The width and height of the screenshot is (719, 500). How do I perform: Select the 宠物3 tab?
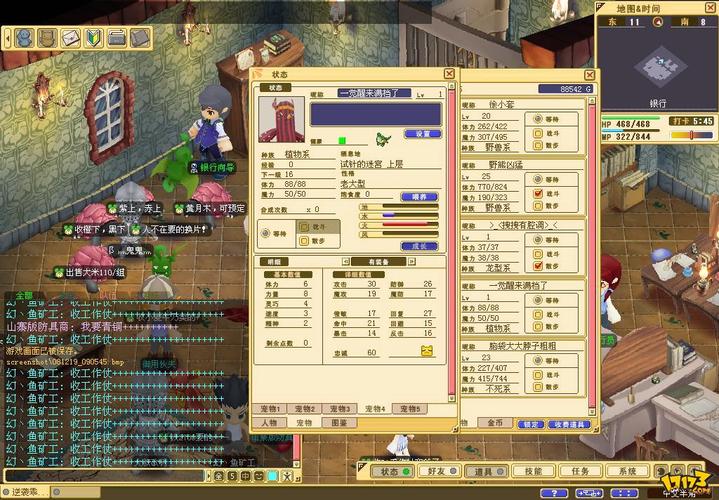pyautogui.click(x=341, y=409)
